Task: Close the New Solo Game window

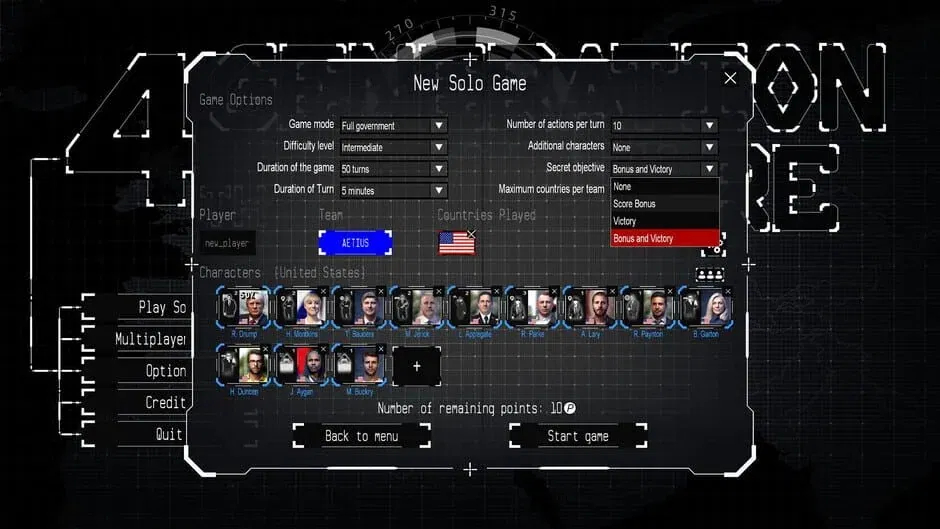Action: pyautogui.click(x=730, y=78)
